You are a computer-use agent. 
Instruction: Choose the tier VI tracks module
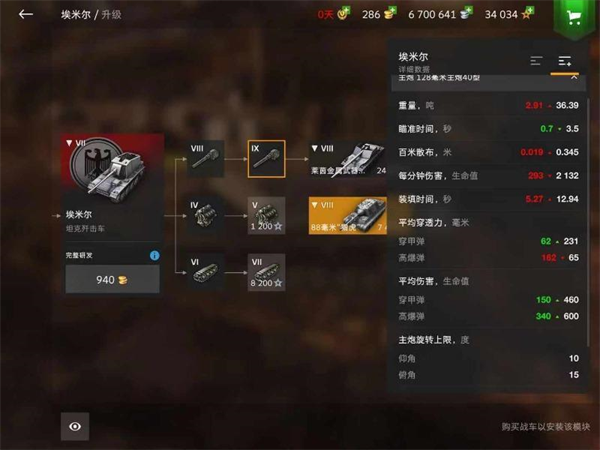(206, 272)
